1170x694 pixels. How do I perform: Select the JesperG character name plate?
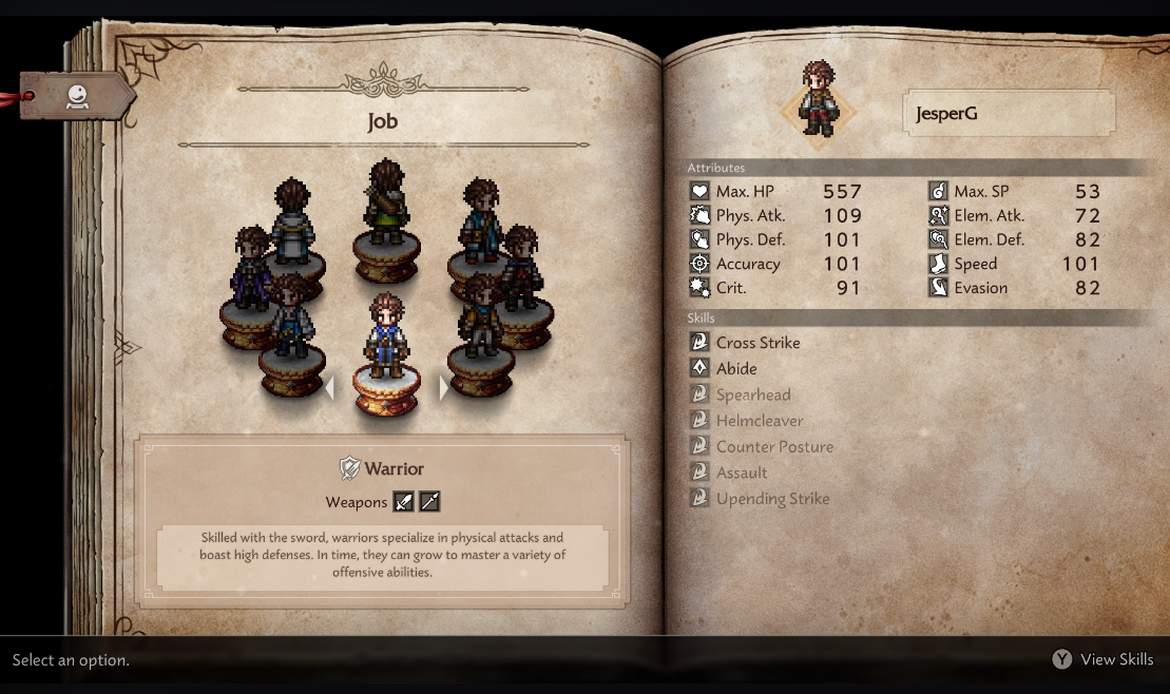coord(1008,113)
